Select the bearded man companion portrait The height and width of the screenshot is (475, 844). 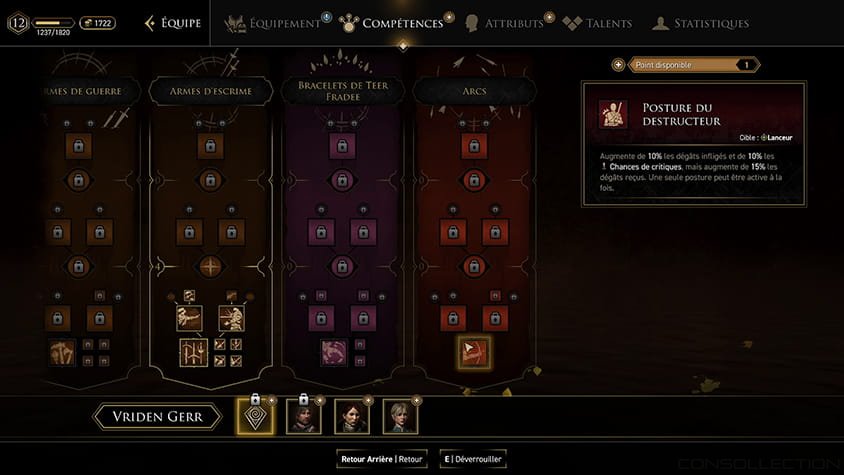click(x=304, y=416)
